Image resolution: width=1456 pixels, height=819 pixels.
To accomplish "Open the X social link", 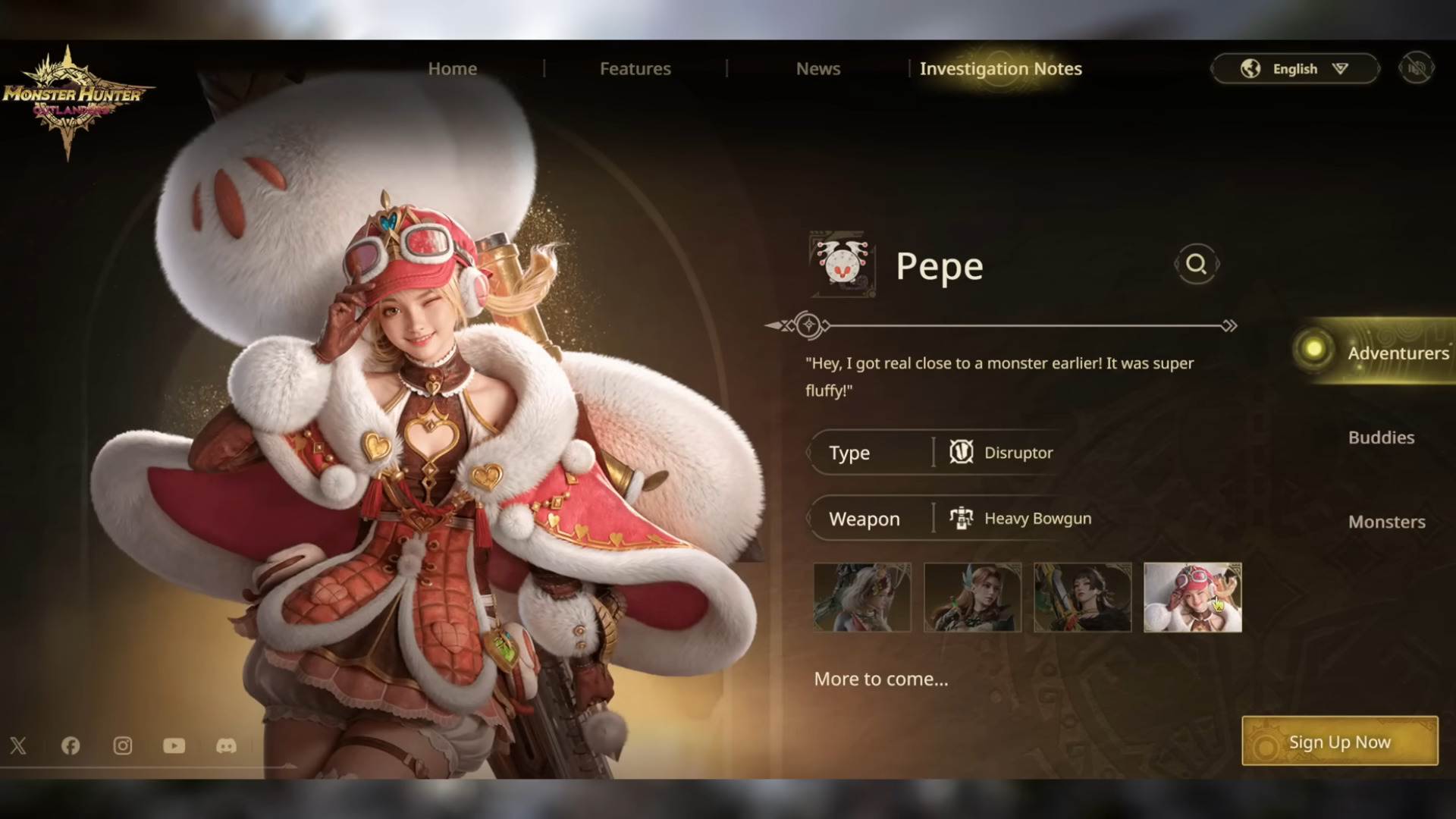I will [x=18, y=746].
